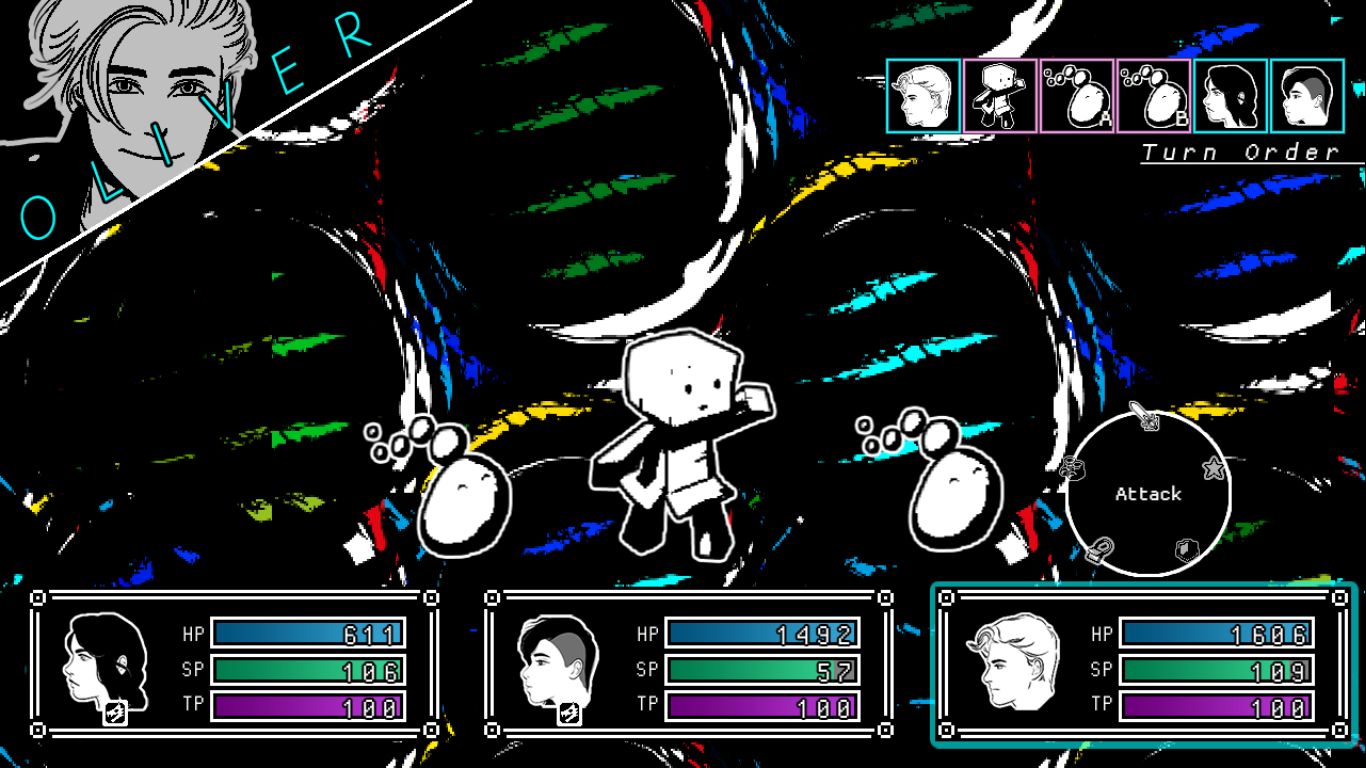
Task: Open the pouch icon on the command wheel
Action: [x=1101, y=549]
